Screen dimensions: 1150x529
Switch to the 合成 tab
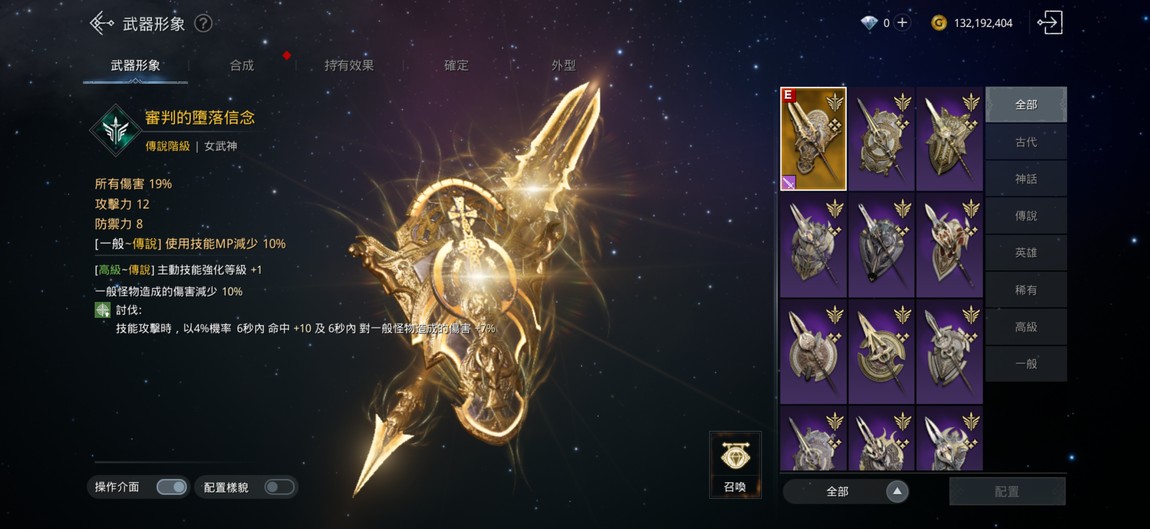[242, 66]
